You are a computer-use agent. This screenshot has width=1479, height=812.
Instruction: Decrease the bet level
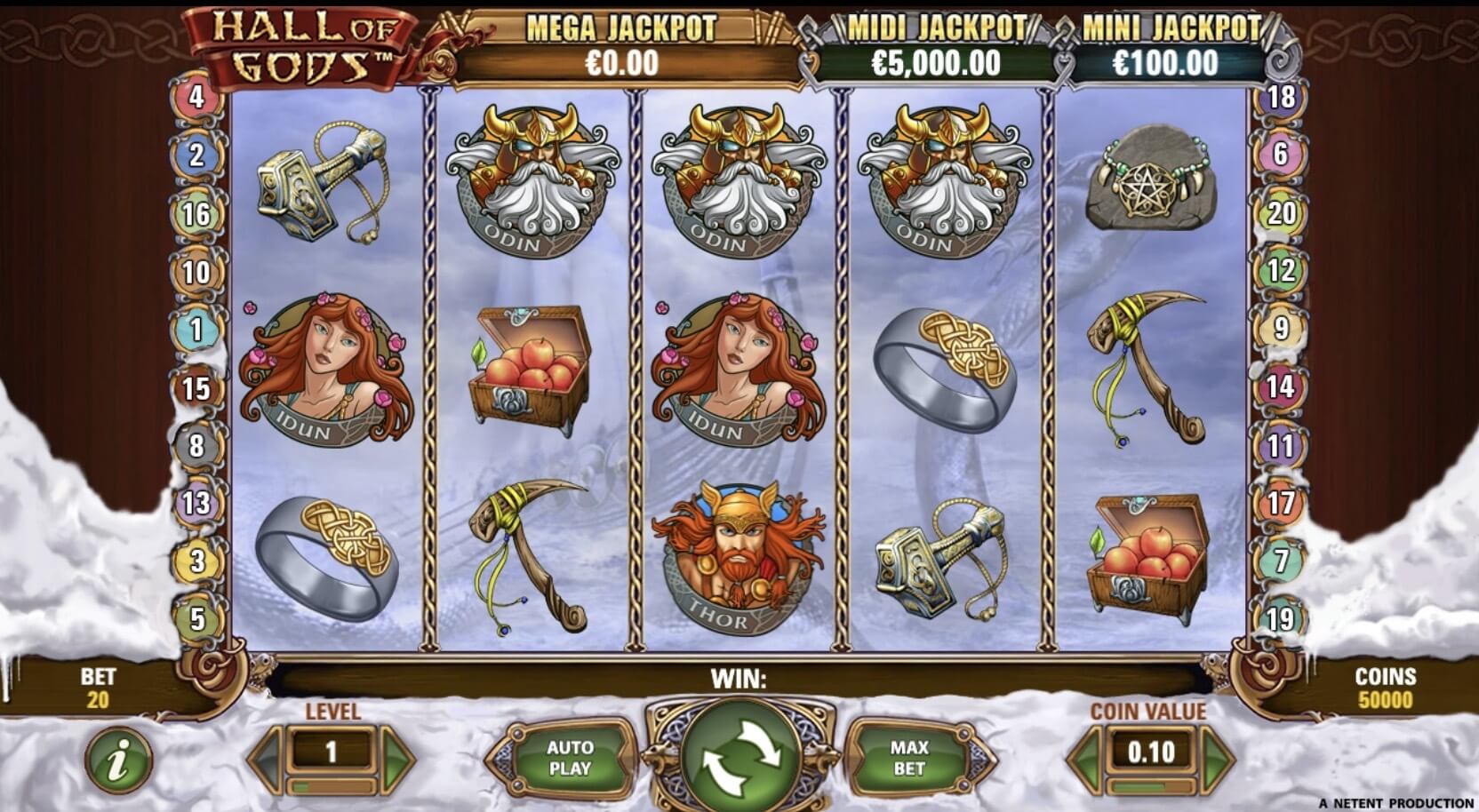(x=266, y=758)
